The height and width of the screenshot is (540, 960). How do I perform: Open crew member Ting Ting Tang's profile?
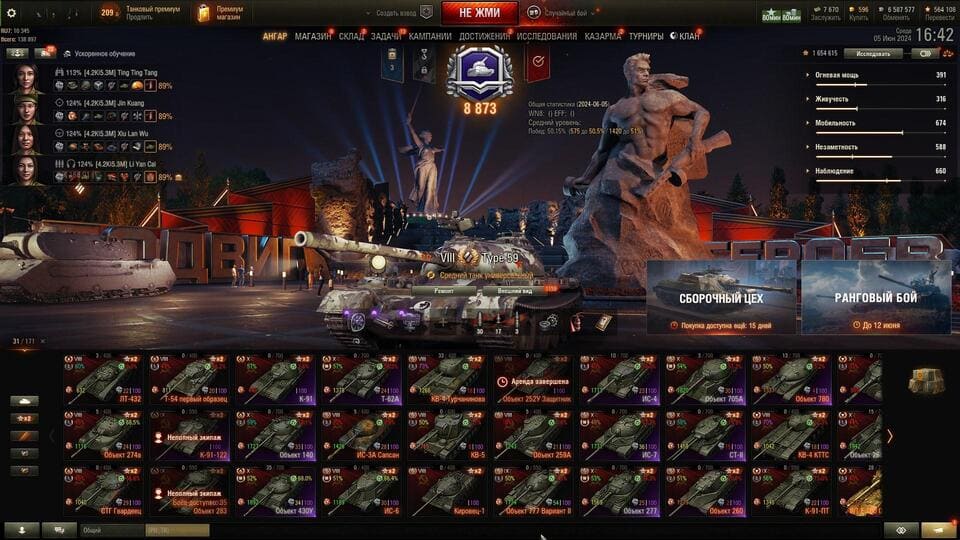pyautogui.click(x=27, y=79)
